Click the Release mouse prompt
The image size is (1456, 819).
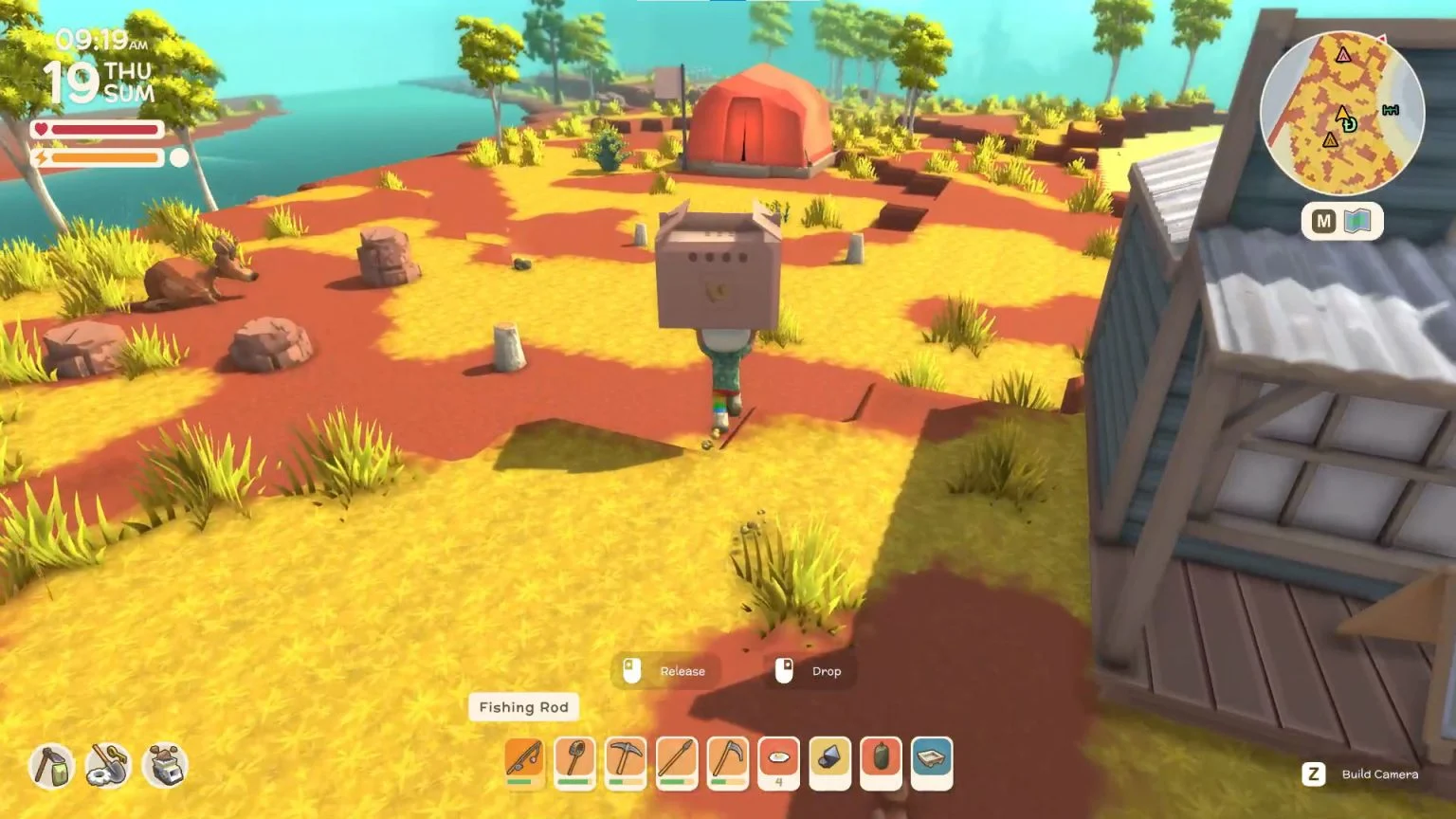[665, 671]
